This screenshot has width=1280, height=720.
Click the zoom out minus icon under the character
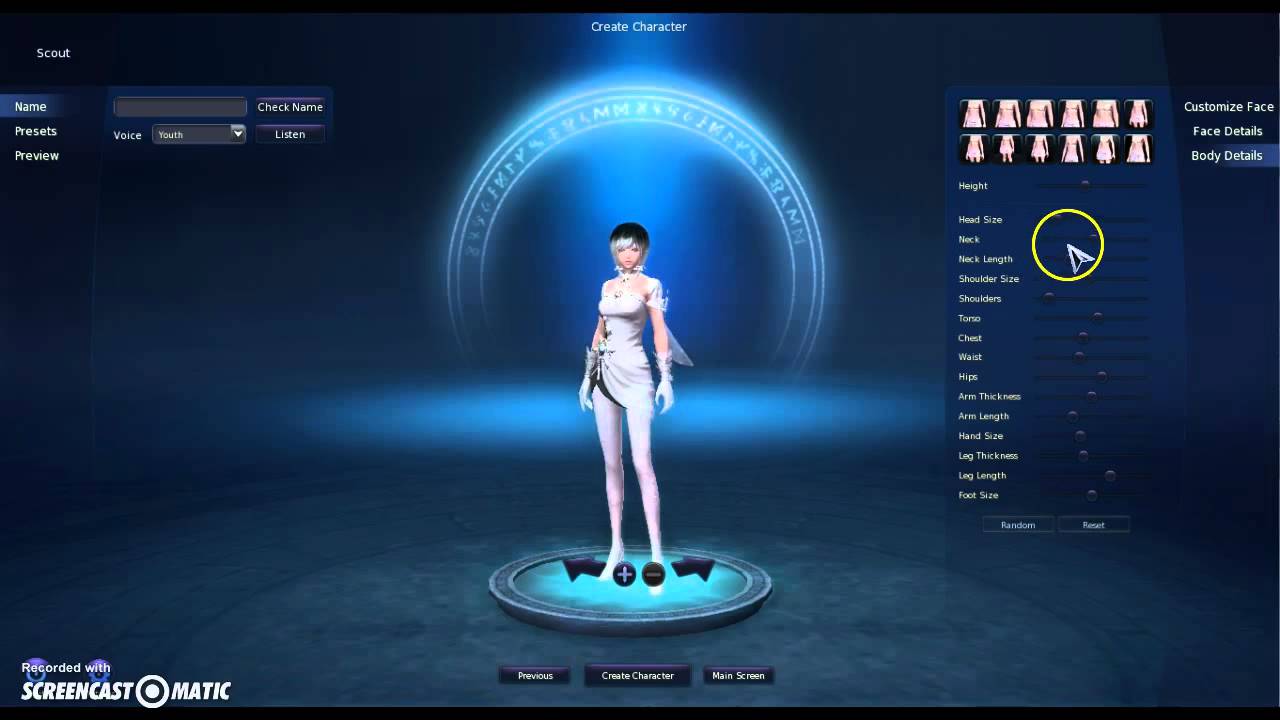[653, 574]
